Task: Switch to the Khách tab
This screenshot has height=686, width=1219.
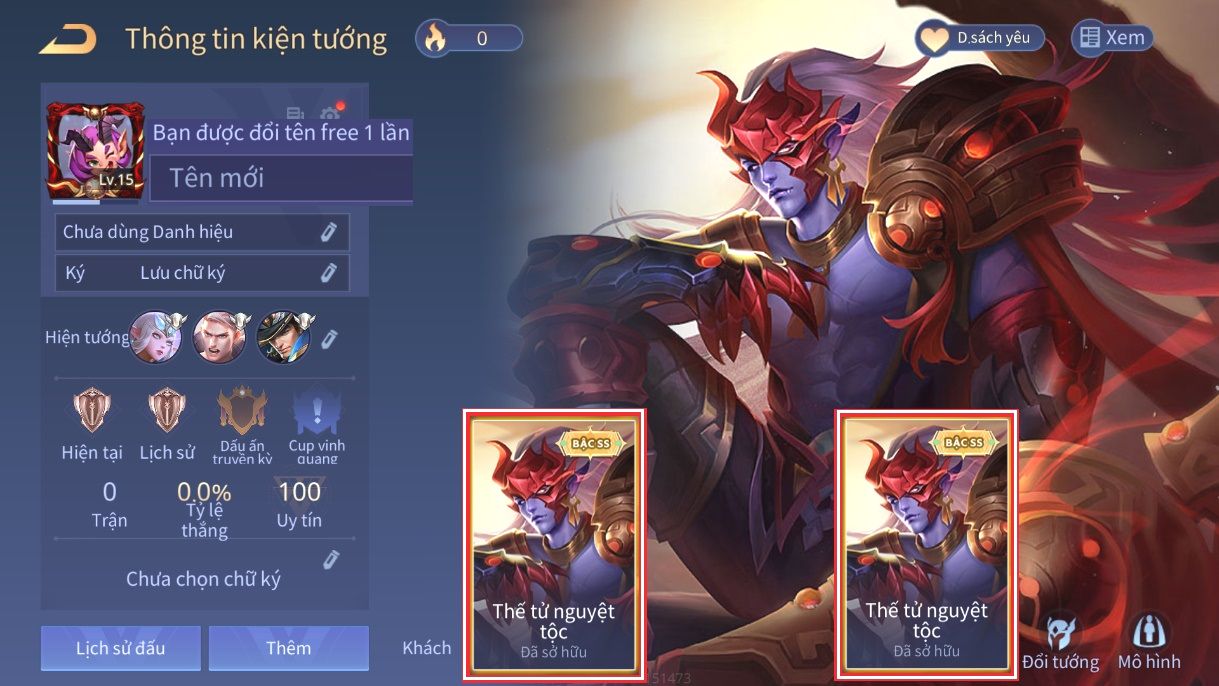Action: 427,648
